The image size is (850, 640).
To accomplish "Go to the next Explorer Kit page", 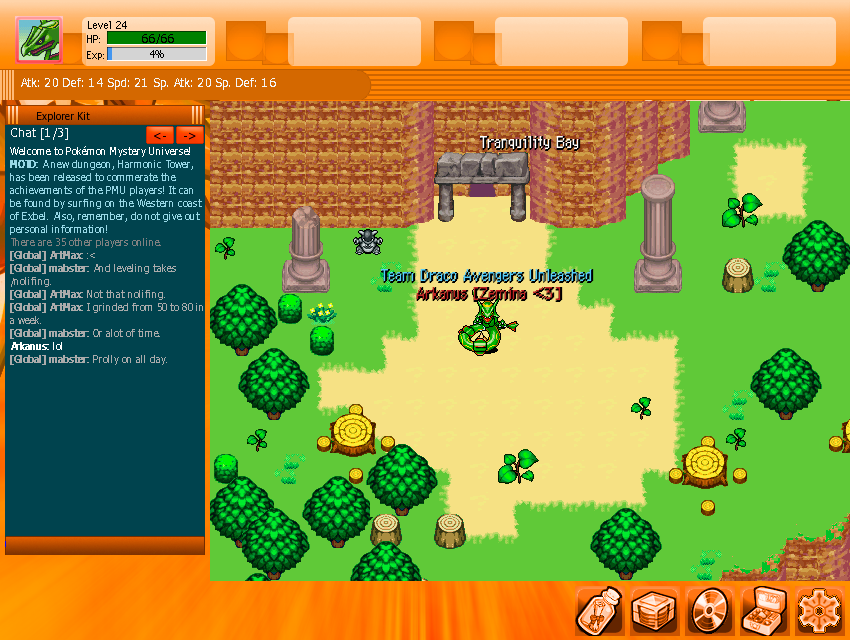I will (x=190, y=135).
